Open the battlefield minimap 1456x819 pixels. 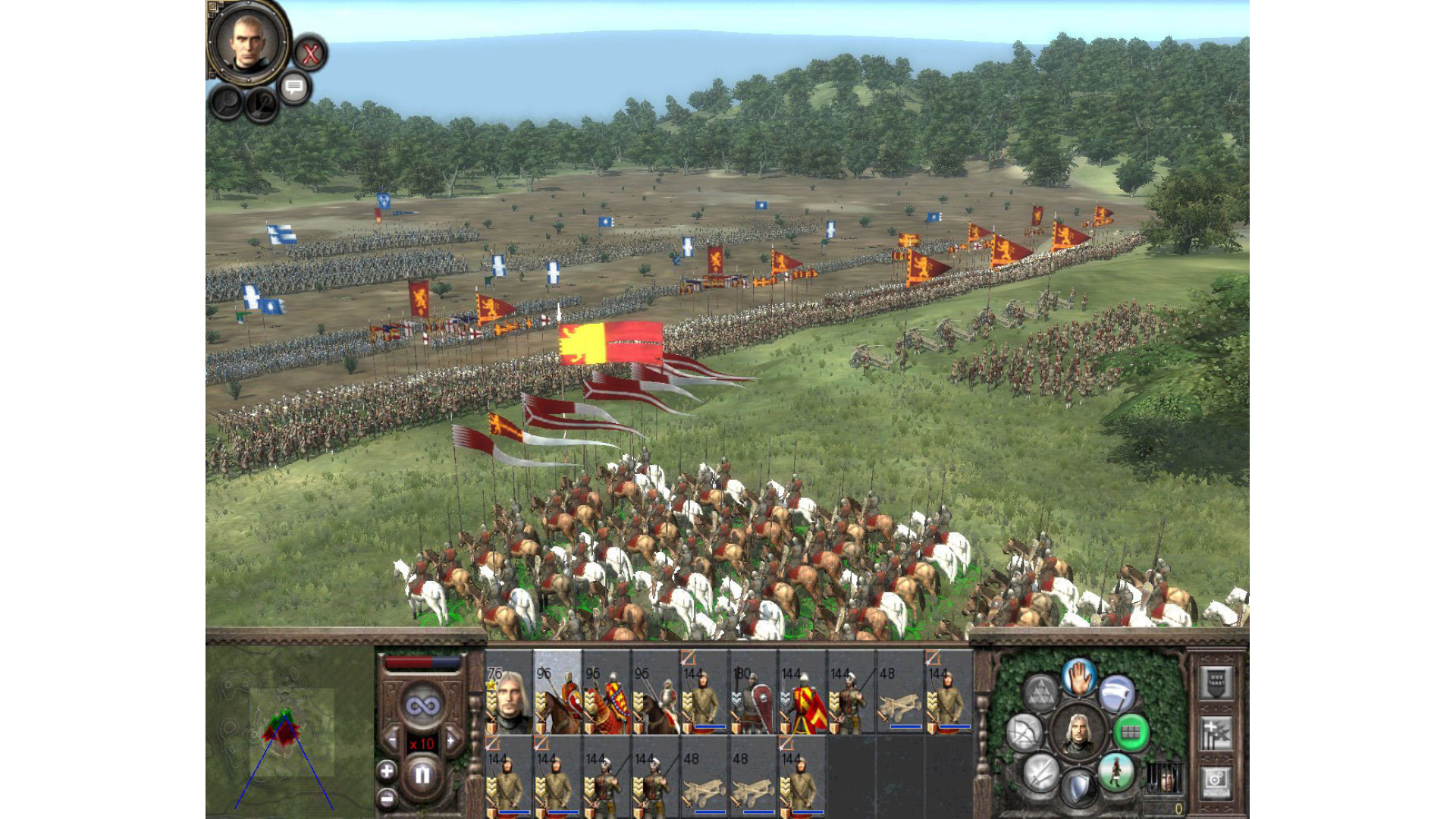[x=289, y=731]
